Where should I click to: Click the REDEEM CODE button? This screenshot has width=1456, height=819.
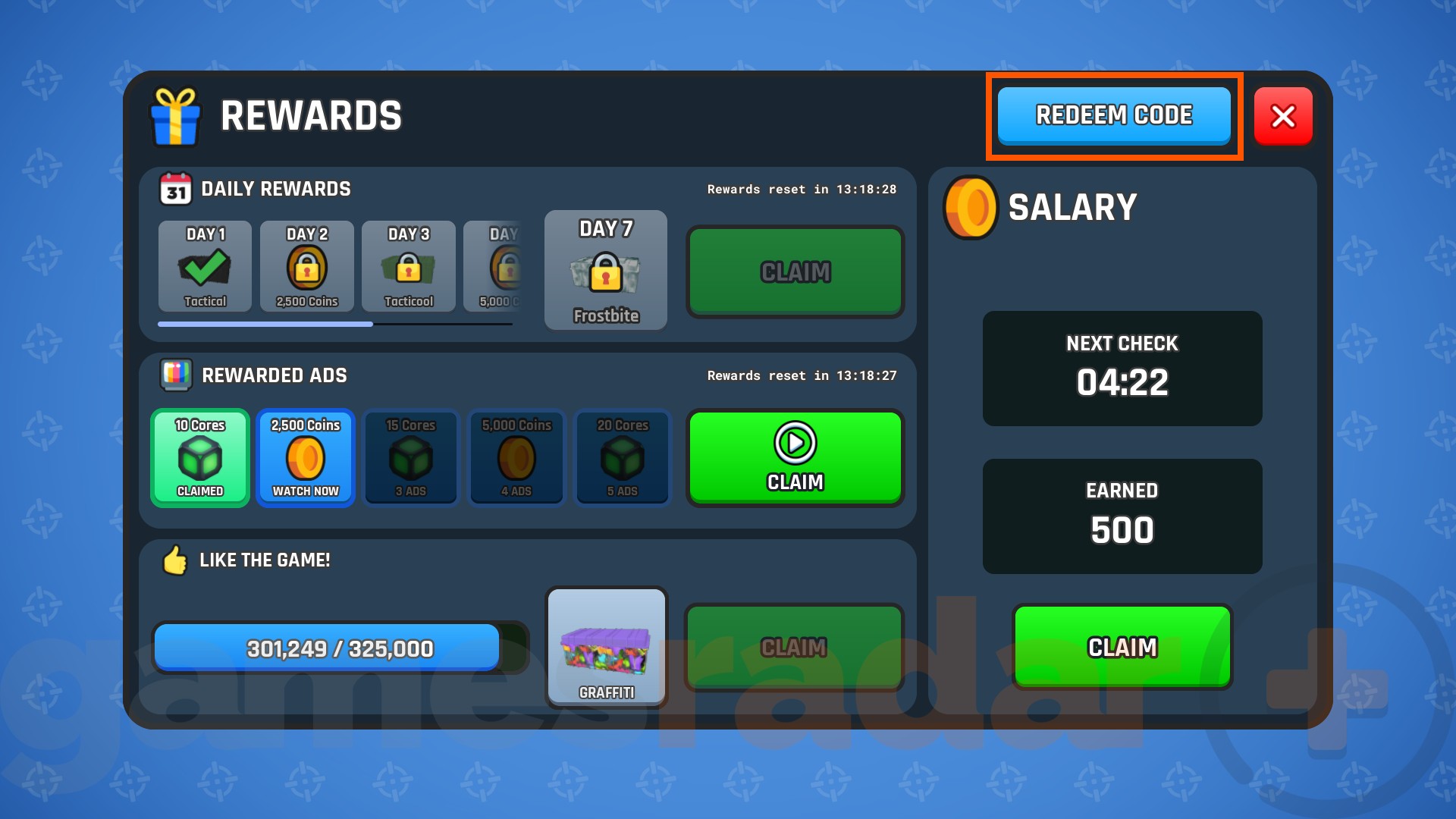point(1113,115)
